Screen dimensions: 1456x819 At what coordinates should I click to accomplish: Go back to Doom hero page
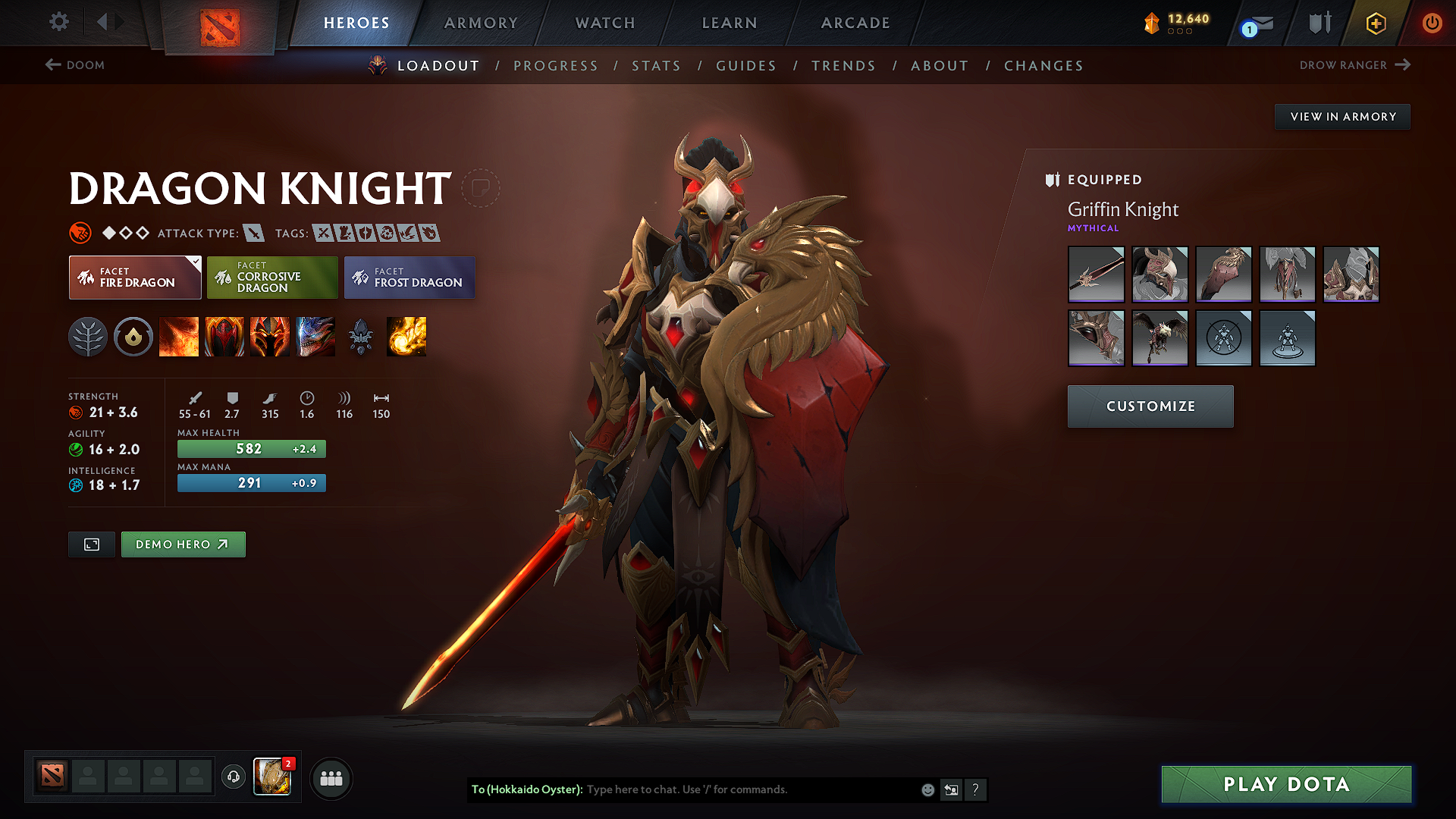tap(74, 65)
